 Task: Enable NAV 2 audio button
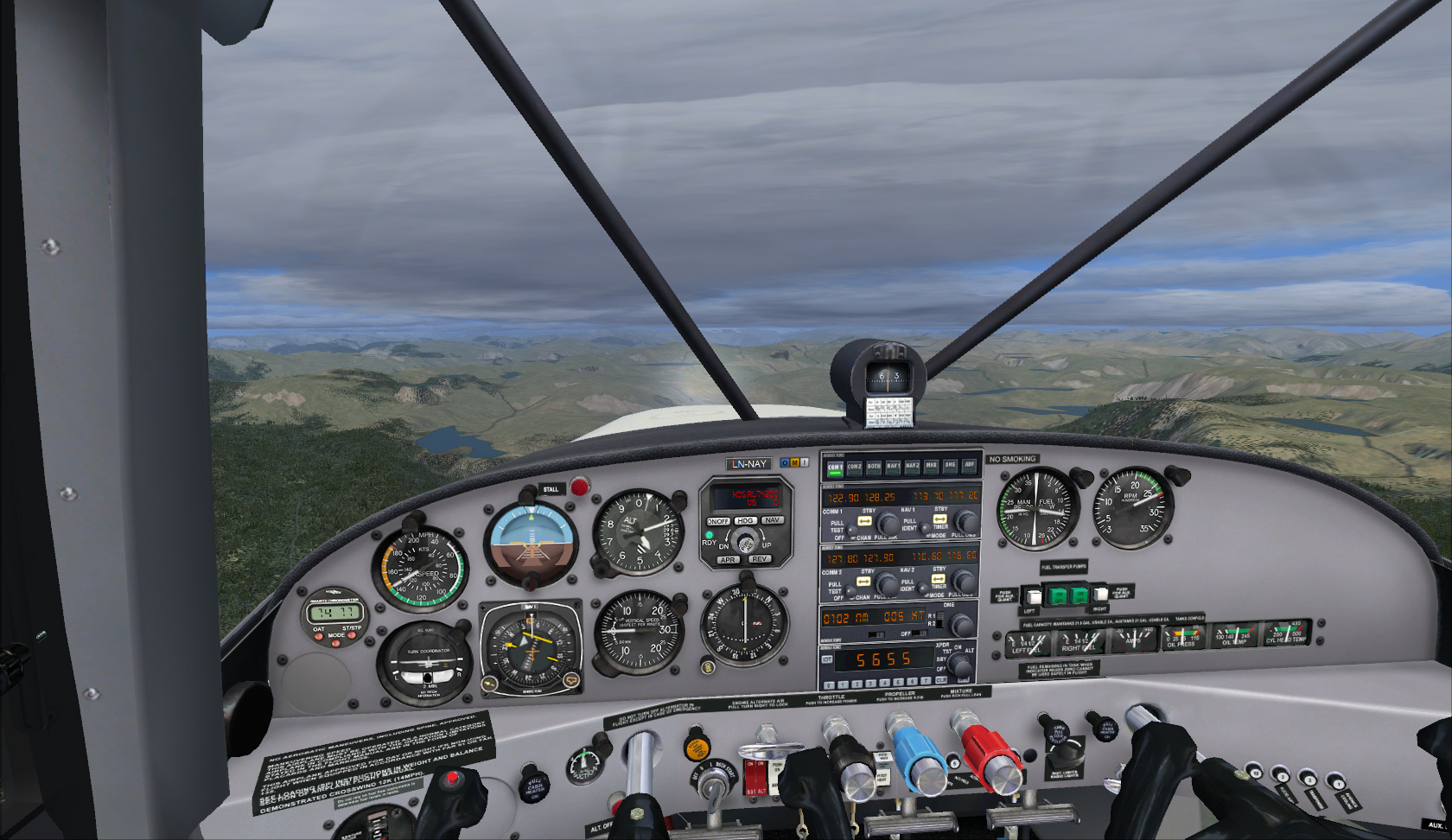pyautogui.click(x=912, y=466)
